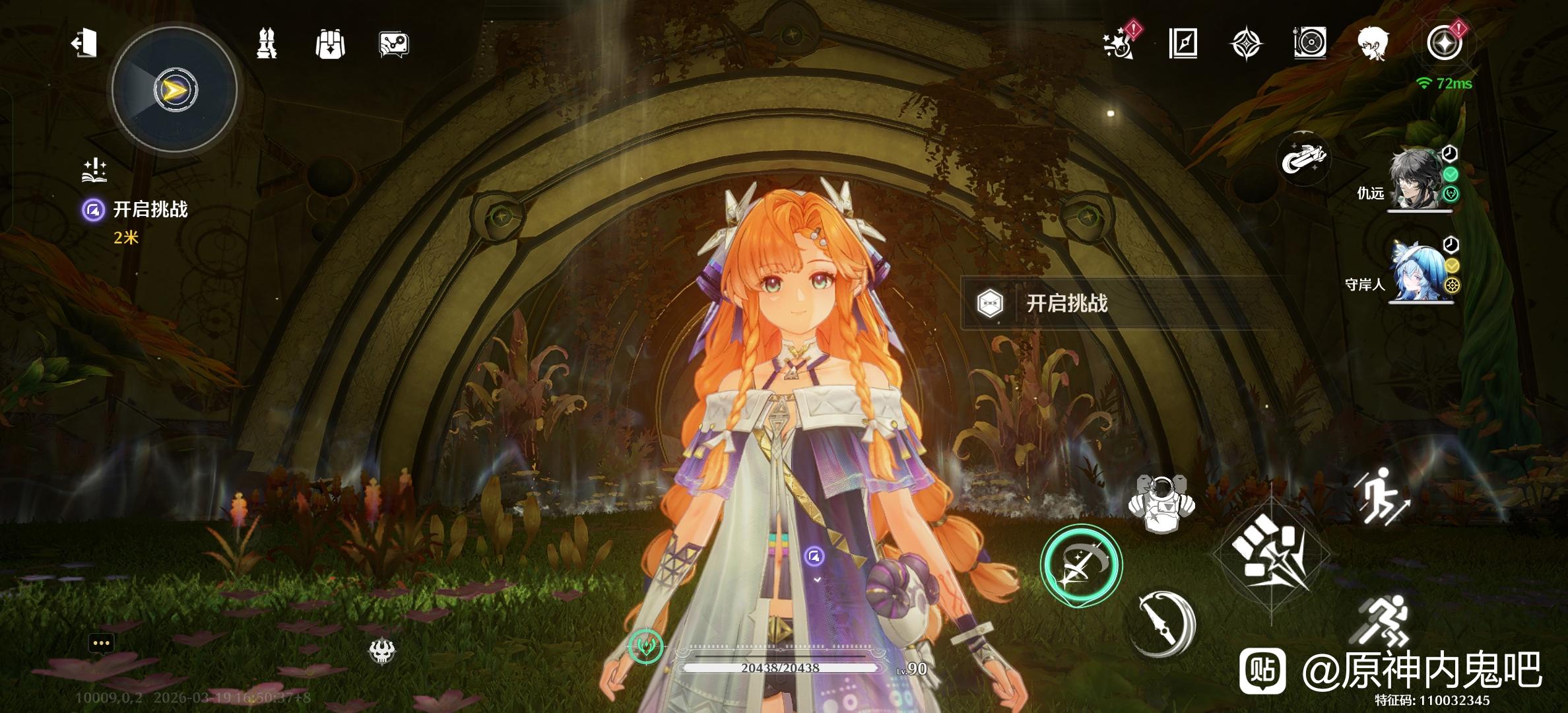Activate the green-ringed resonance skill button
Image resolution: width=1568 pixels, height=713 pixels.
(1080, 565)
